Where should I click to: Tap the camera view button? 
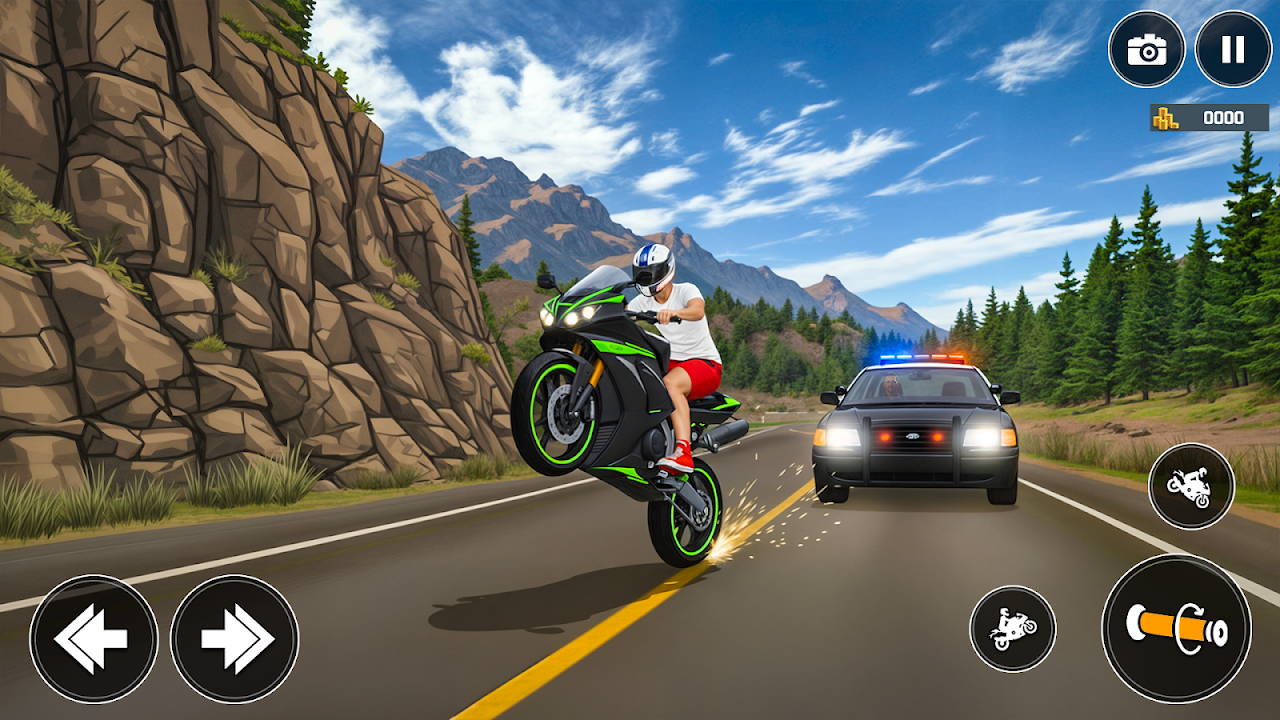[x=1146, y=49]
